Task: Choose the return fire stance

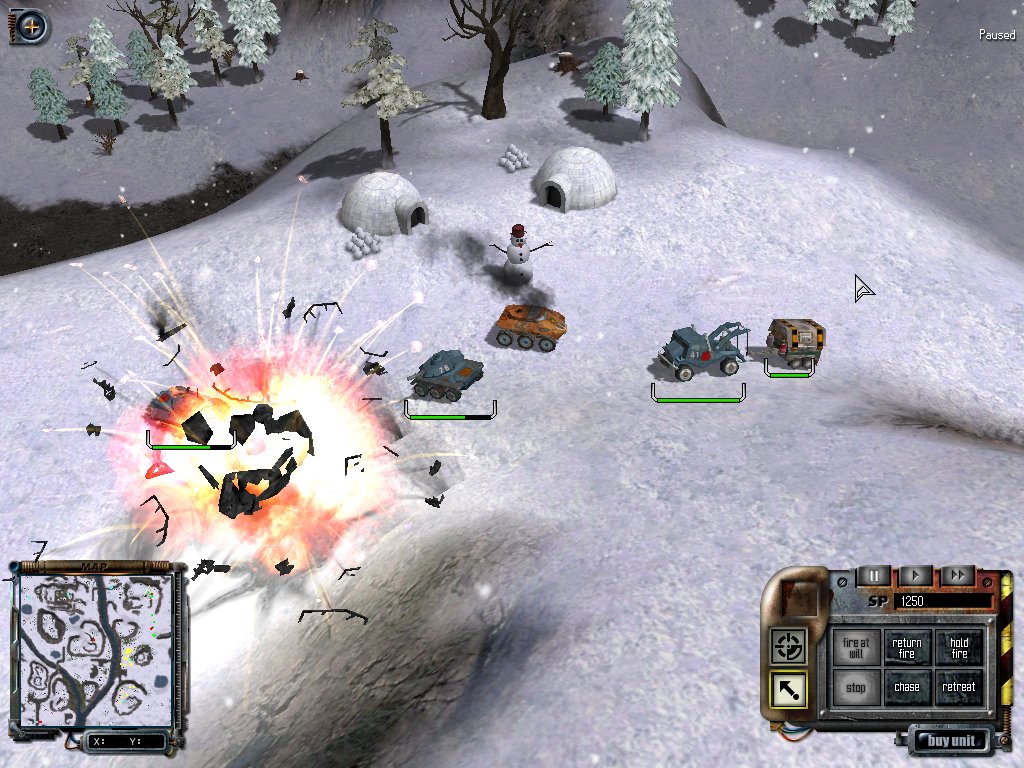Action: pyautogui.click(x=907, y=648)
